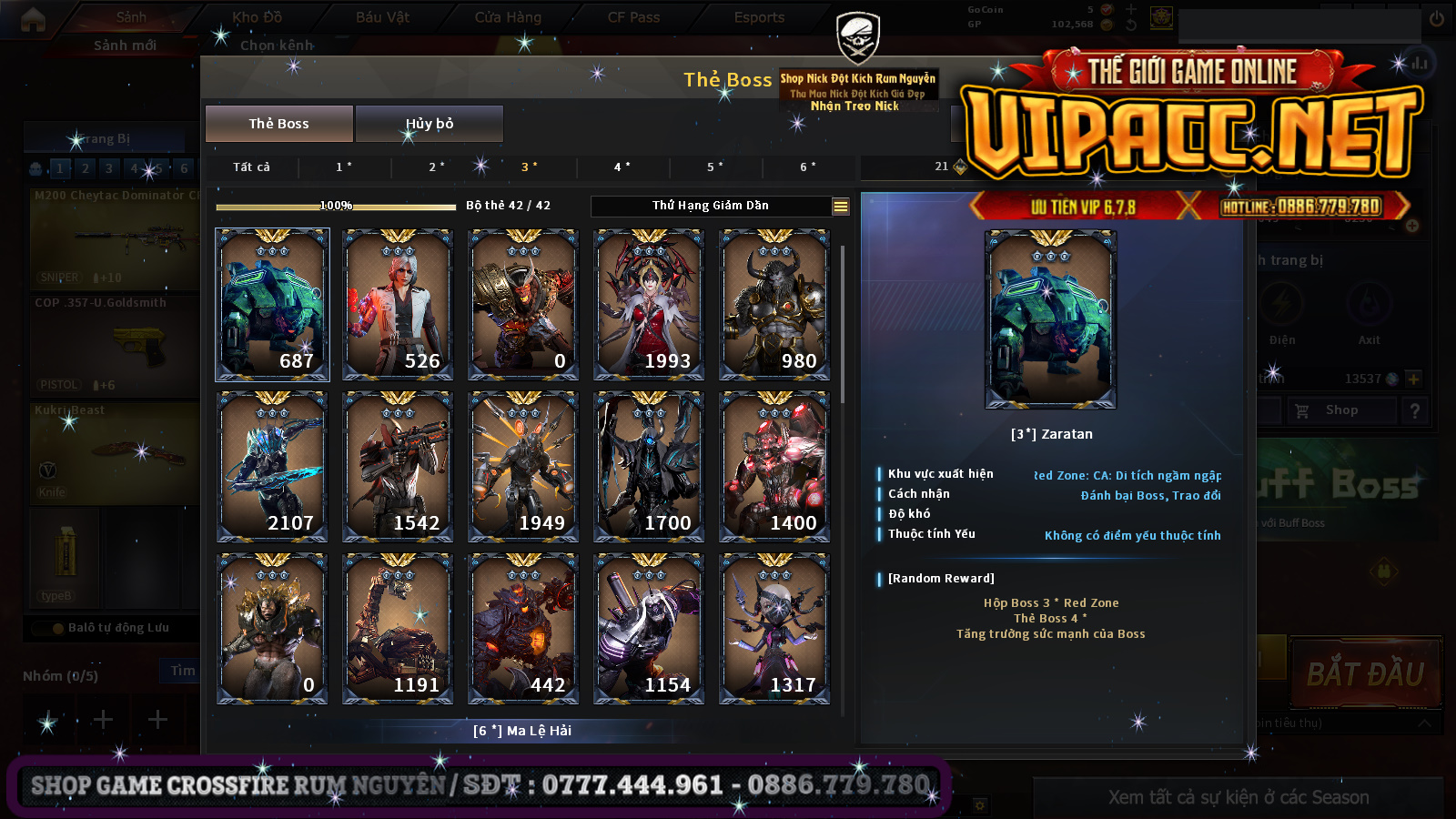Show all cards with Tất cả filter
The width and height of the screenshot is (1456, 819).
(251, 167)
